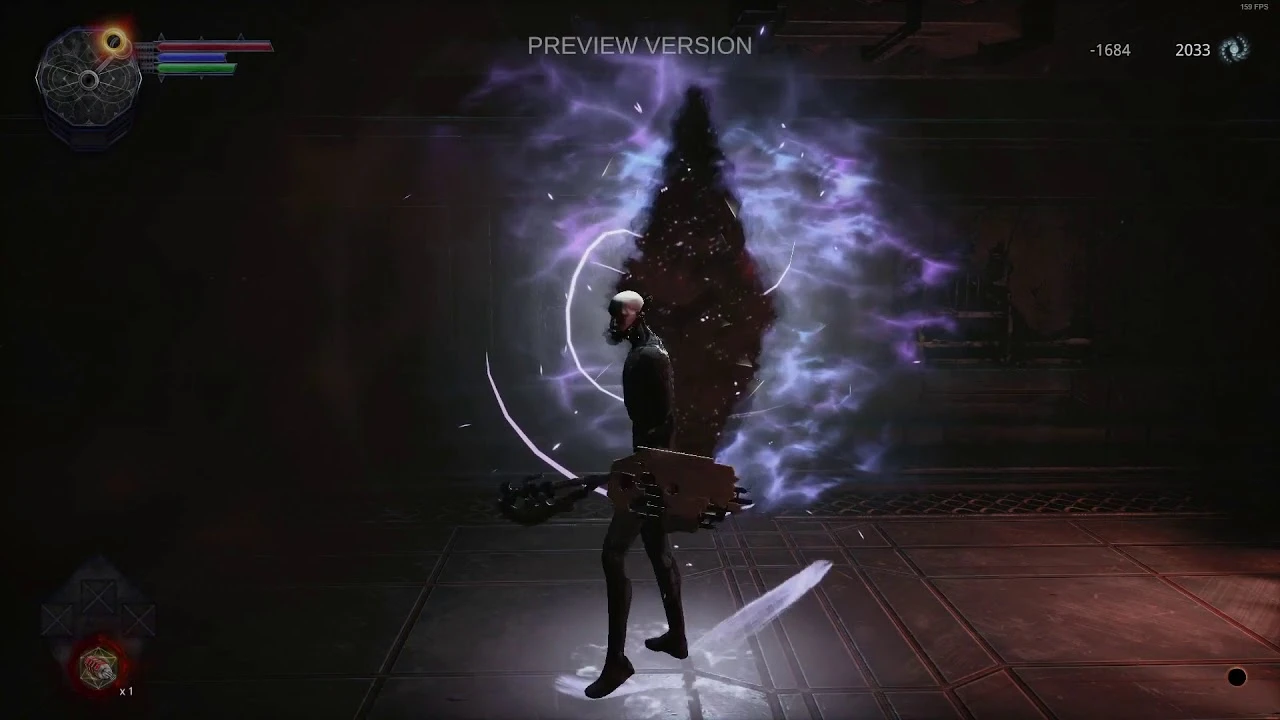Viewport: 1280px width, 720px height.
Task: Click the center hub of the compass dial
Action: click(90, 79)
